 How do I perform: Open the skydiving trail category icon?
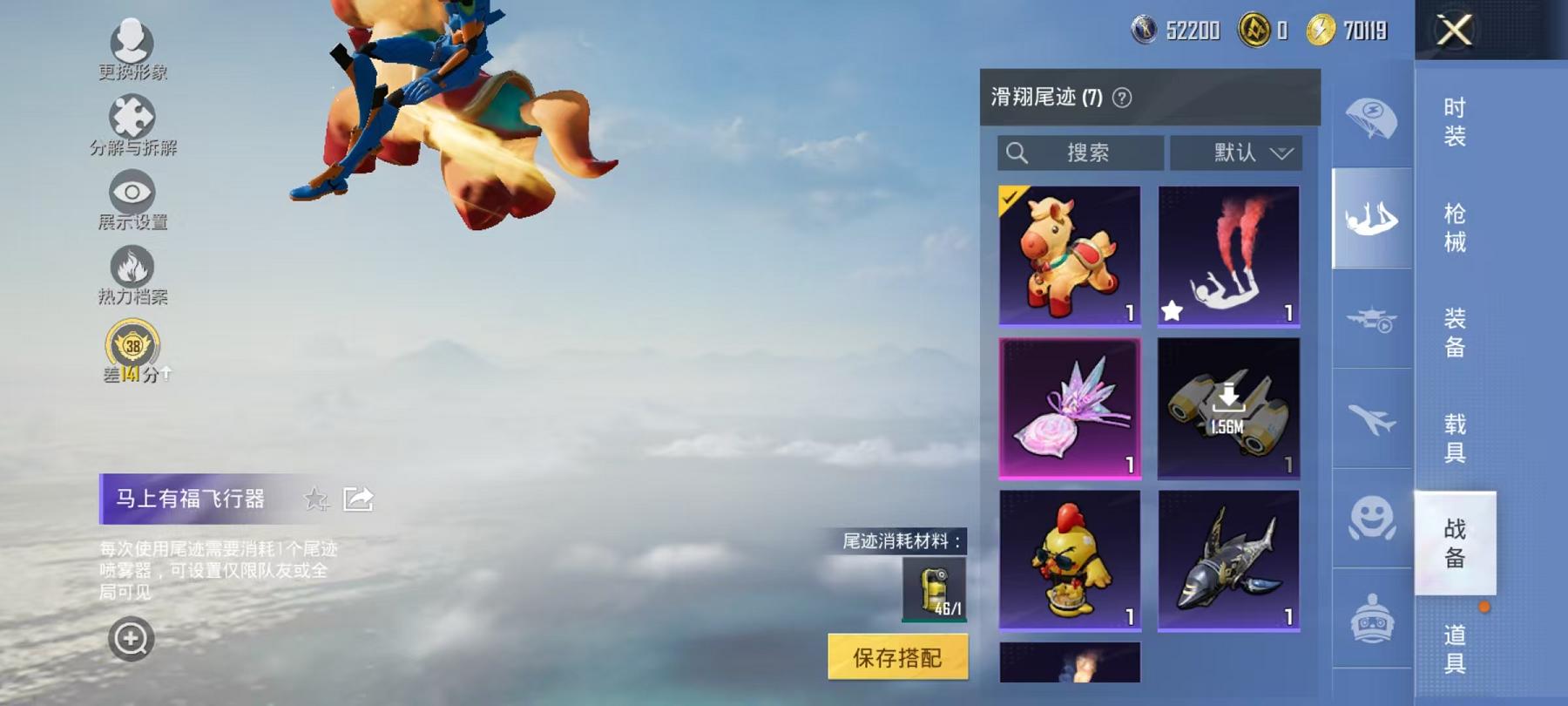(x=1370, y=218)
